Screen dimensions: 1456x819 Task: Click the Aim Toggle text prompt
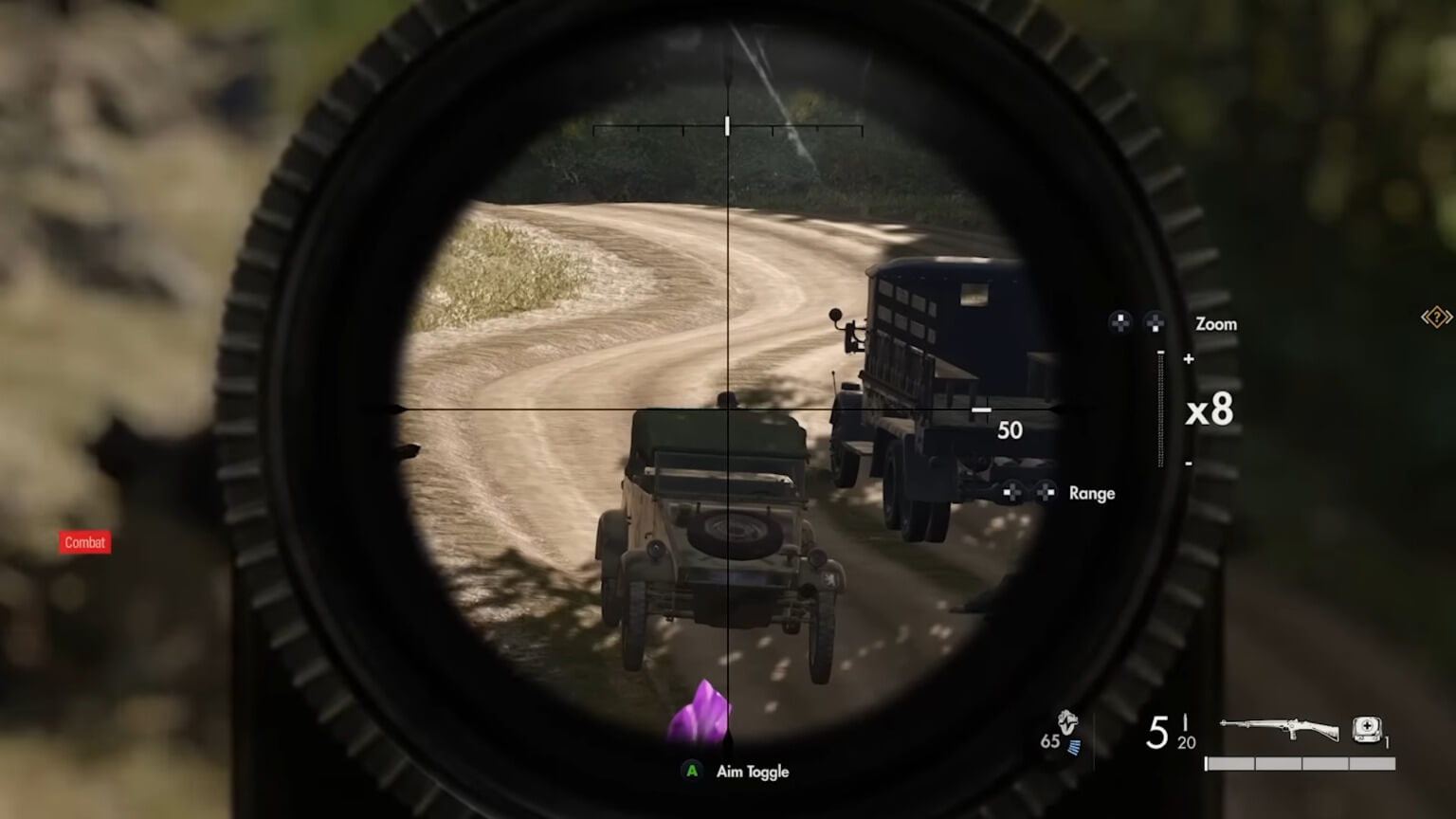click(x=752, y=772)
